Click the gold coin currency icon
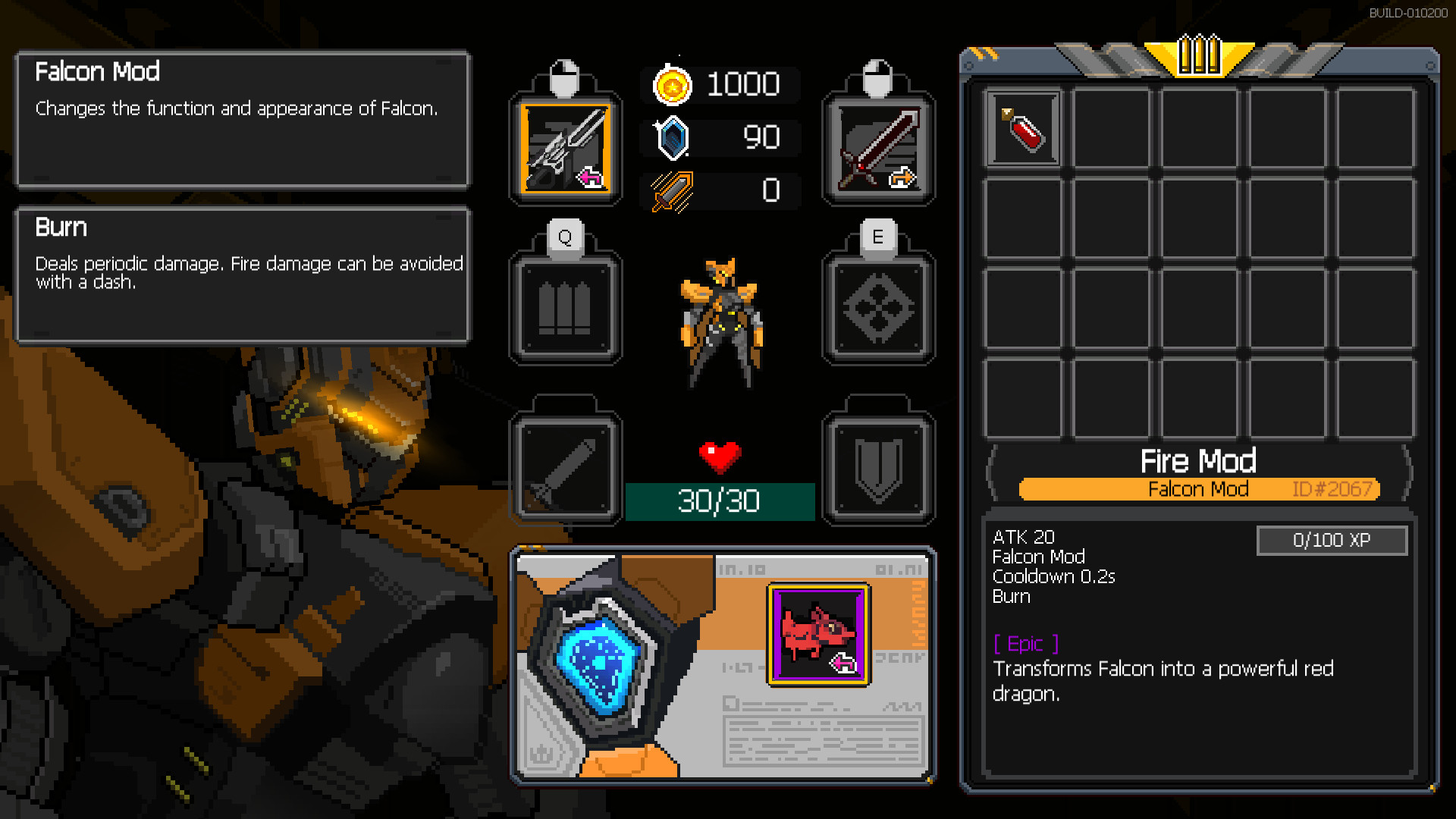 pyautogui.click(x=673, y=85)
